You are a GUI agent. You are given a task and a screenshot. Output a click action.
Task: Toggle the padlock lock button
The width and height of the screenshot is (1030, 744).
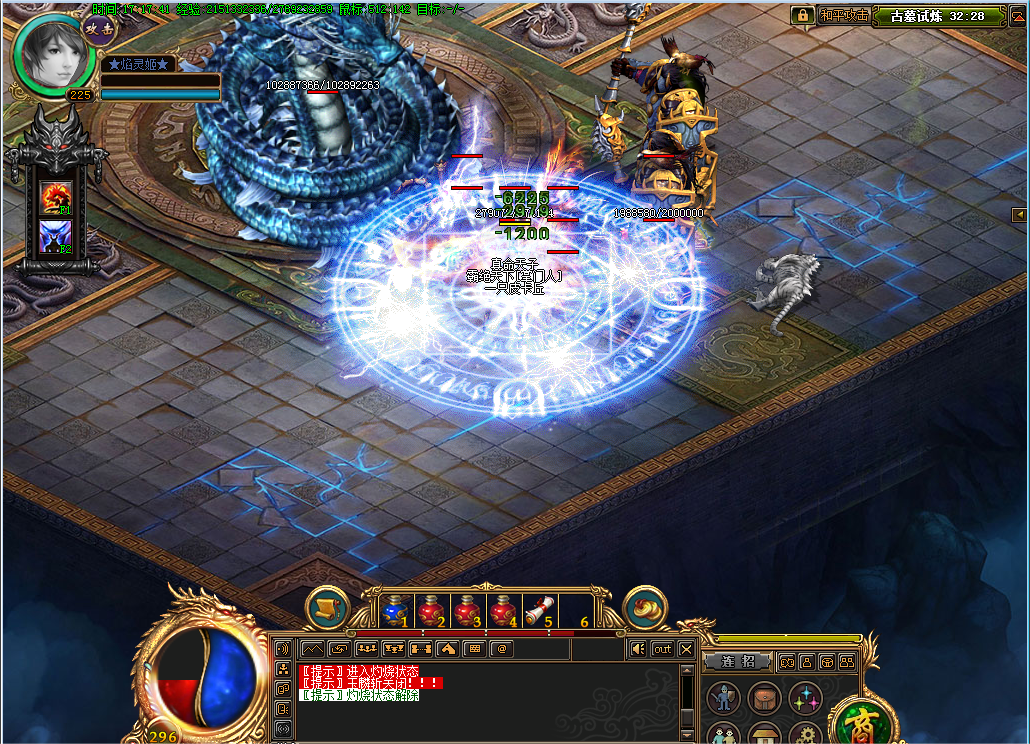pyautogui.click(x=801, y=15)
